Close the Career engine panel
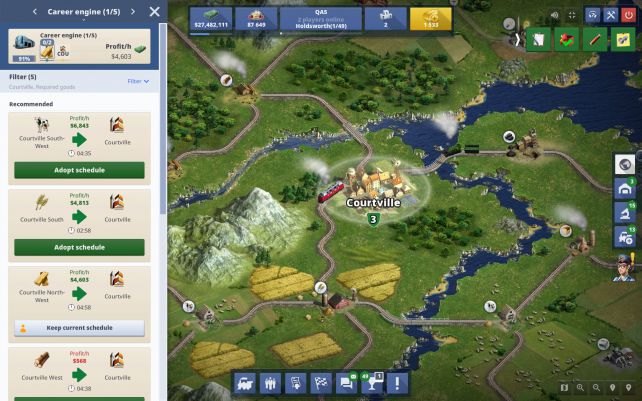 154,12
